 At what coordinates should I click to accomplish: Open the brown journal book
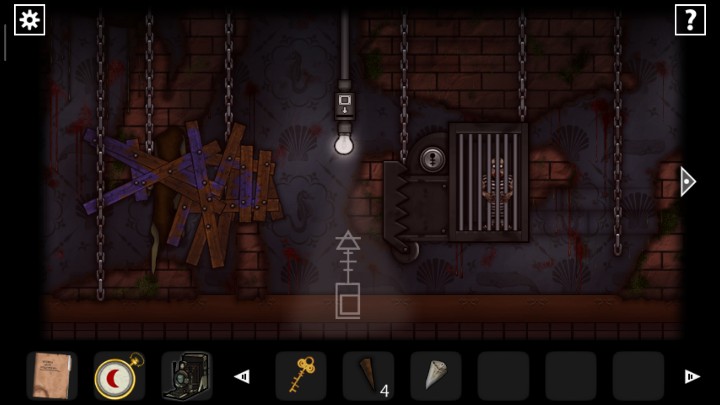click(51, 376)
